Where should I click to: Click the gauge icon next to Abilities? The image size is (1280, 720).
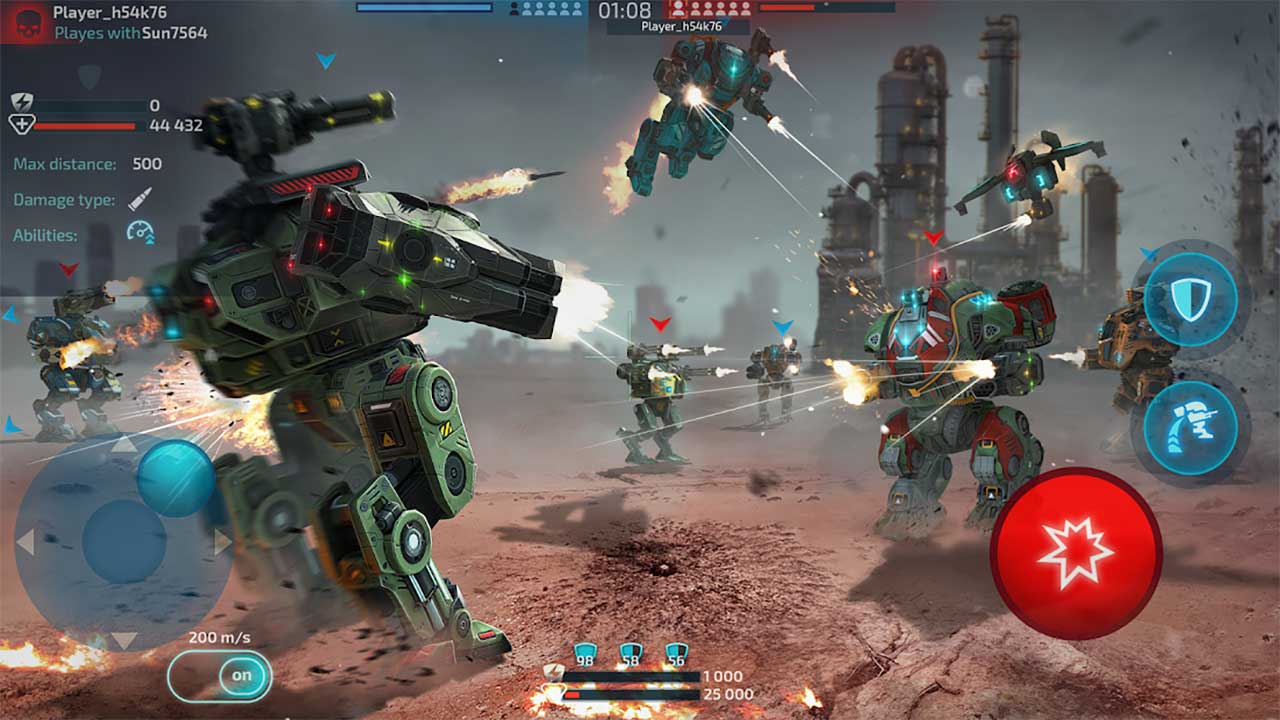coord(140,233)
